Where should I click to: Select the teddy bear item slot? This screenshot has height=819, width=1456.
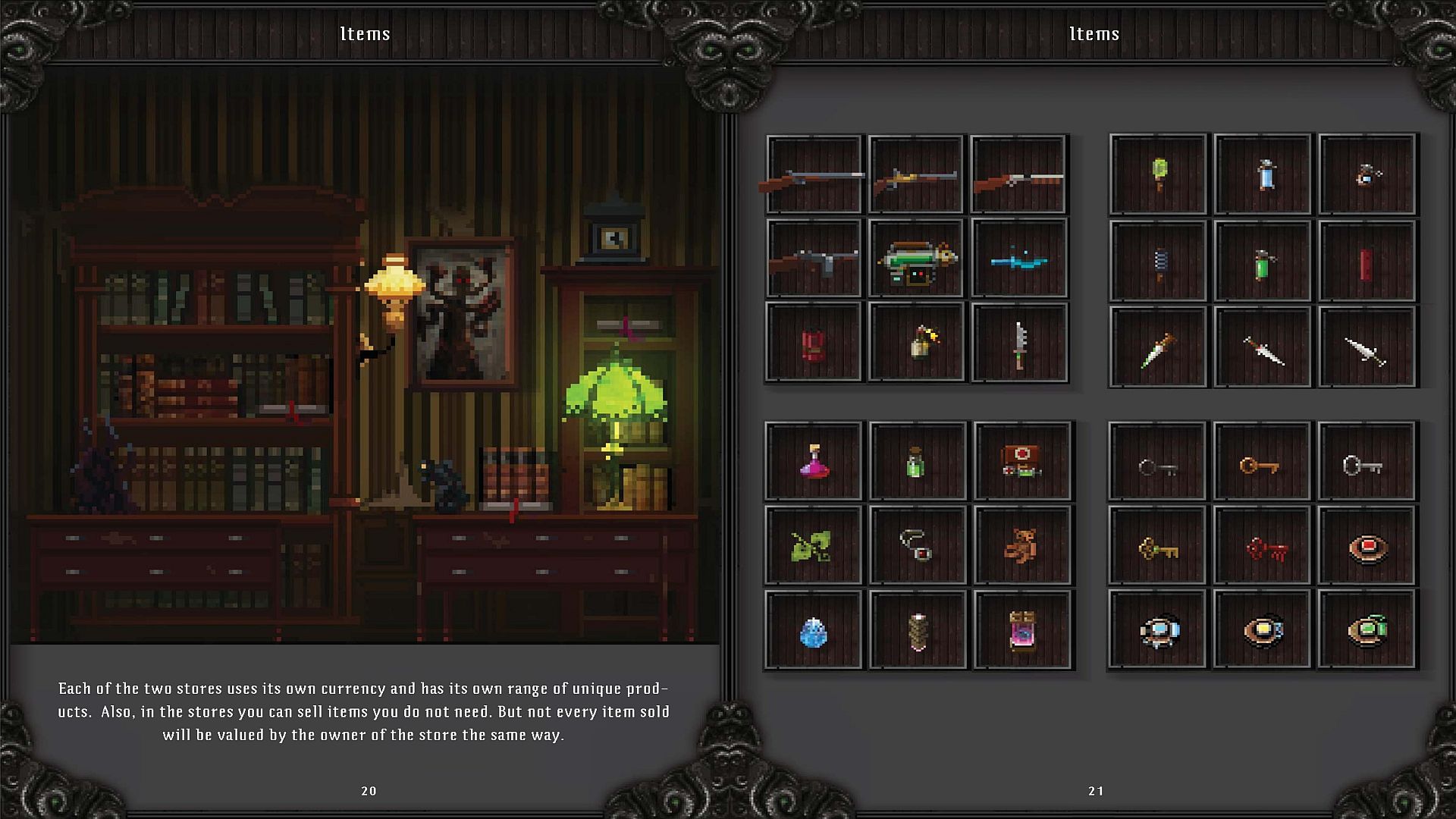click(1020, 549)
